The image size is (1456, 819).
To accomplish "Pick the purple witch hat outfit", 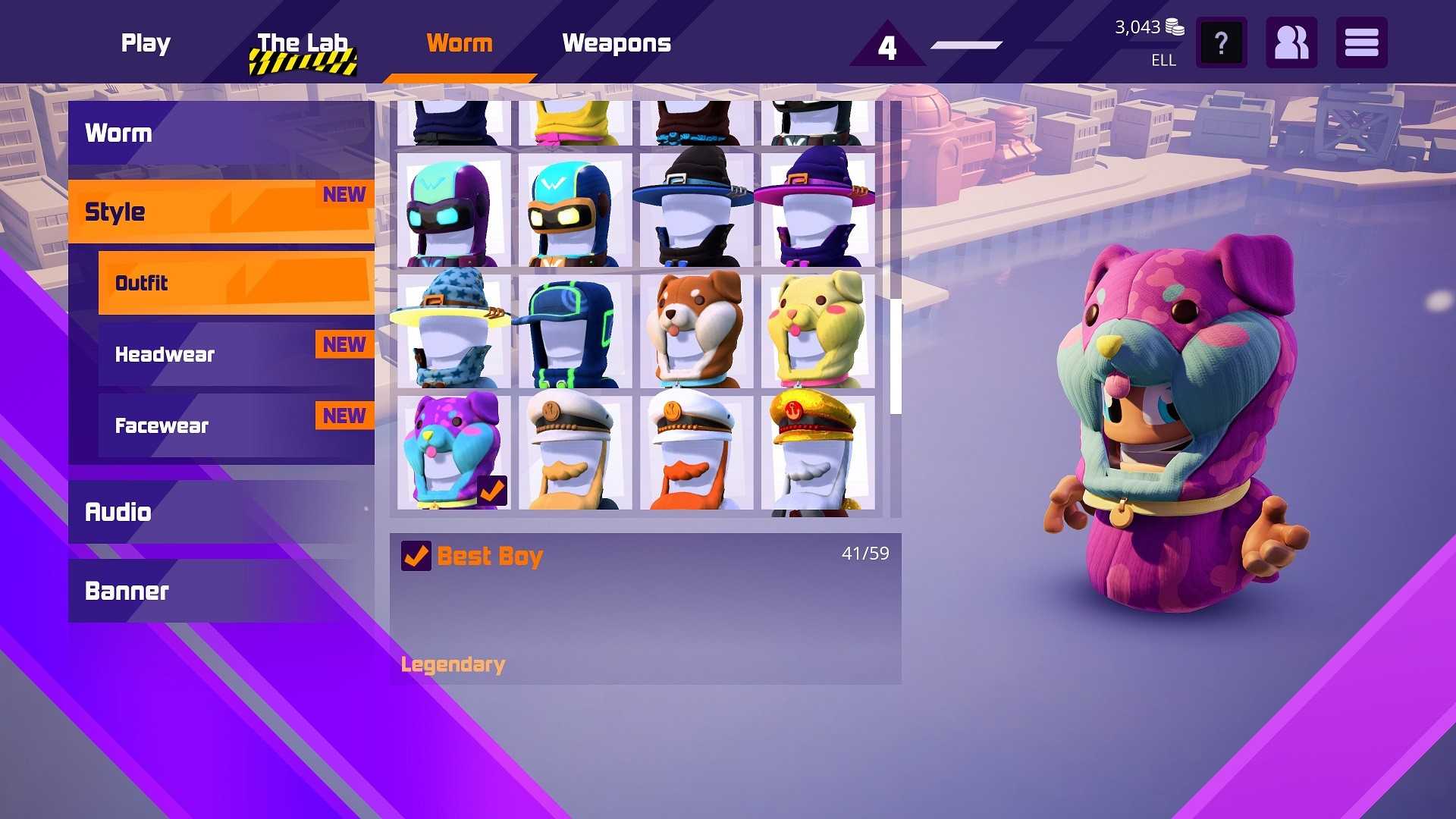I will (815, 210).
